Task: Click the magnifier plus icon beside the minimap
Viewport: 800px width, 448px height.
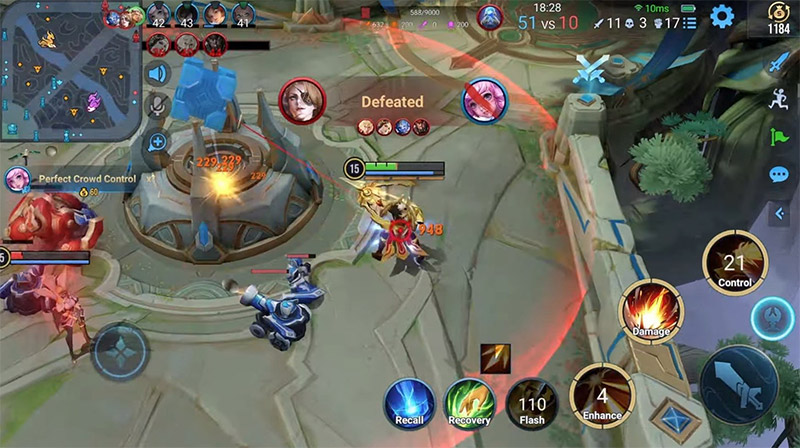Action: pos(157,143)
